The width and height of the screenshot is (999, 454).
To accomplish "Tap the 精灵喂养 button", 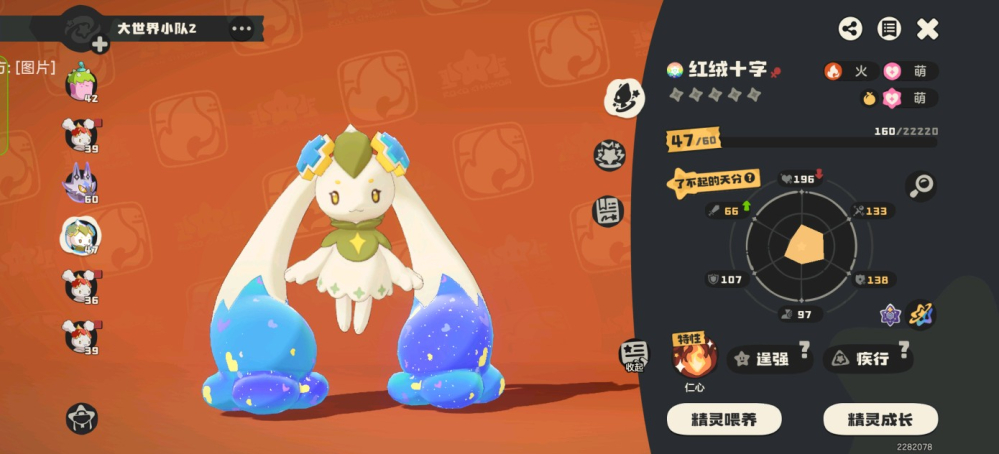I will (724, 419).
